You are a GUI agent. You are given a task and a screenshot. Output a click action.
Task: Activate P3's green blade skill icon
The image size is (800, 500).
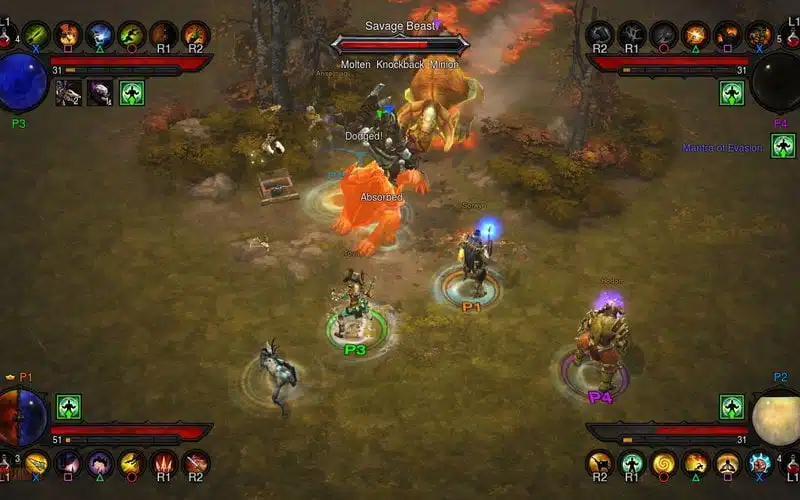tap(36, 36)
